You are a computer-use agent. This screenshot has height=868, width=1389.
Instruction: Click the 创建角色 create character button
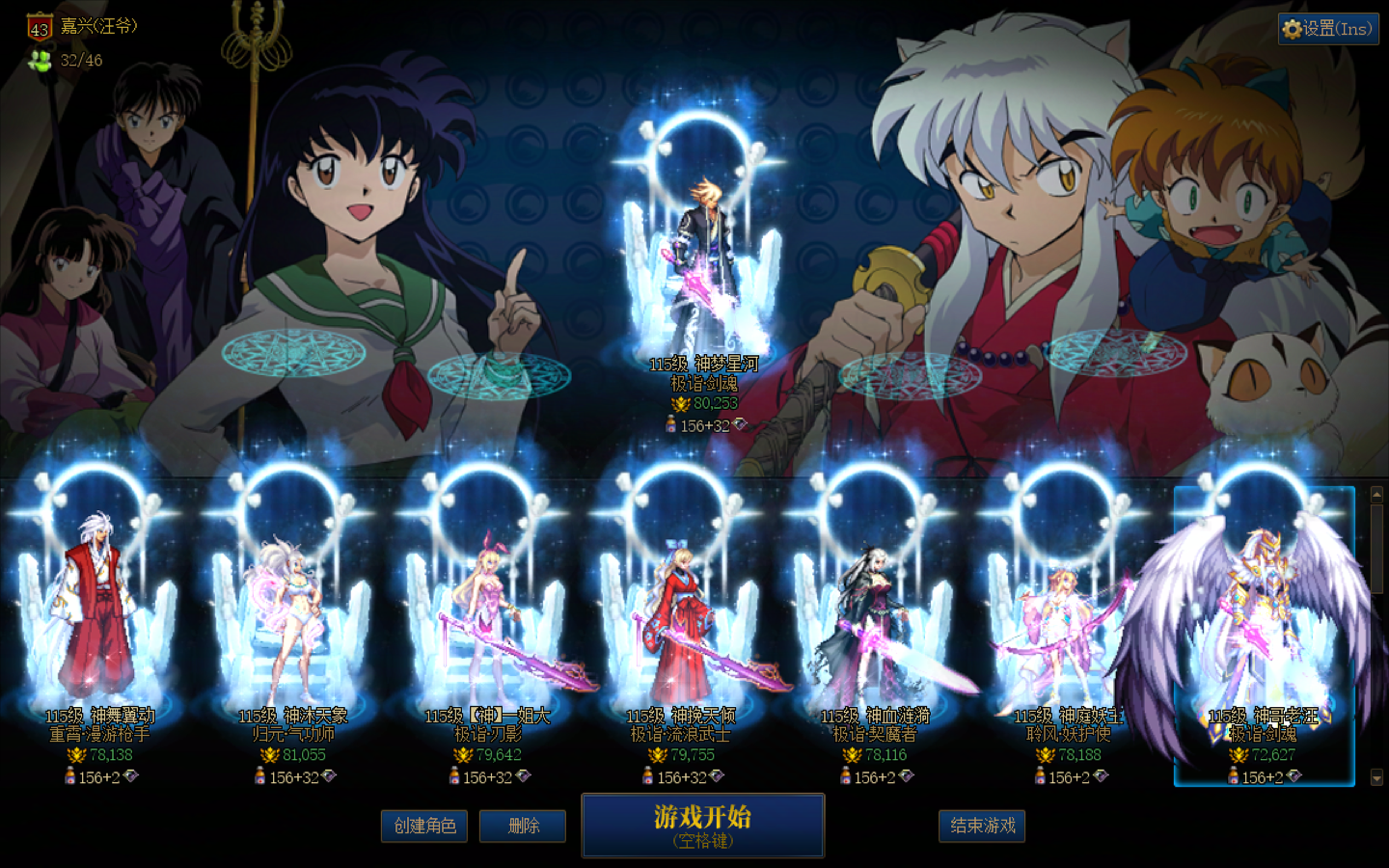(x=424, y=826)
